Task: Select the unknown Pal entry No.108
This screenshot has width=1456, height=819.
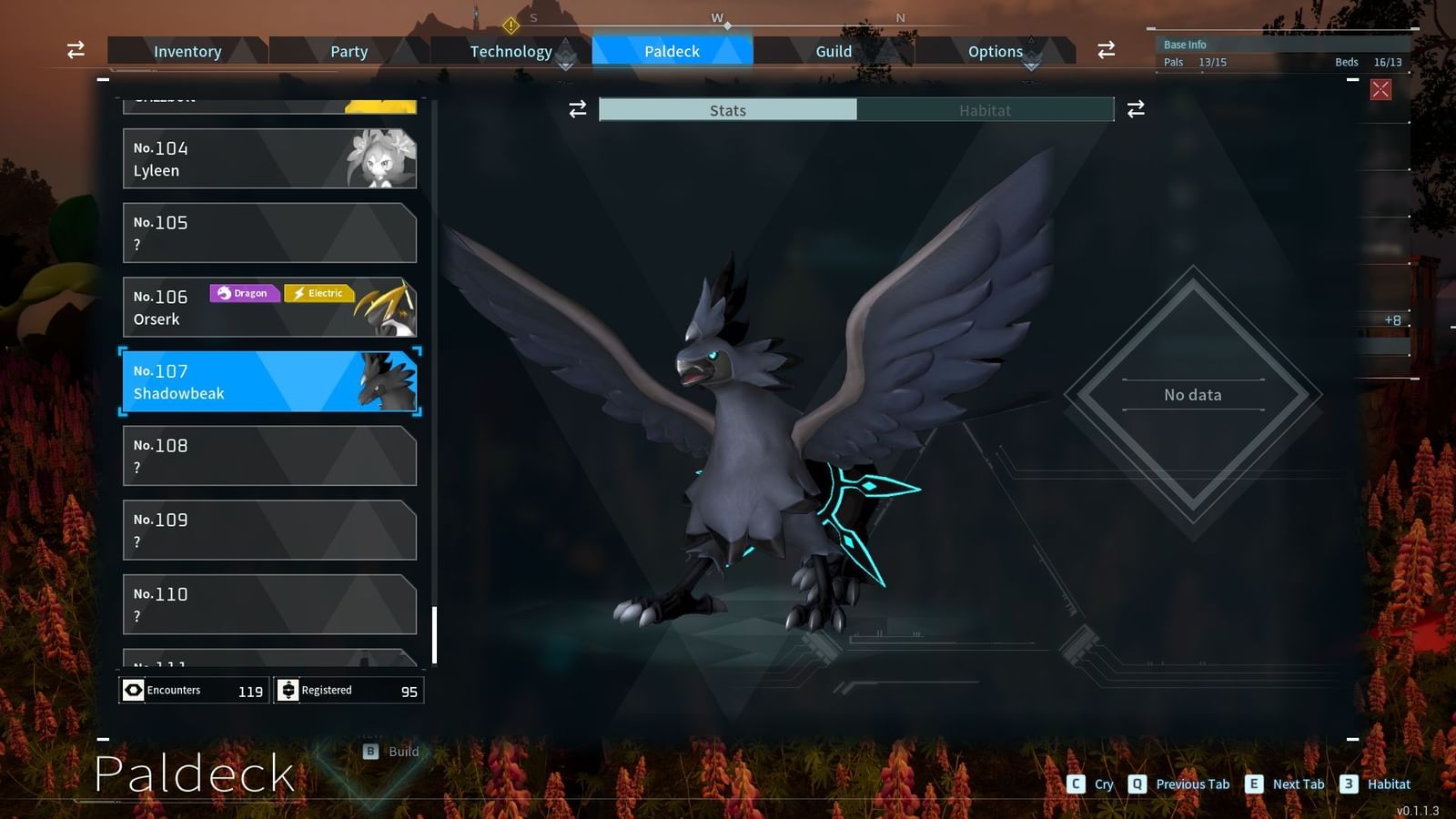Action: pyautogui.click(x=269, y=456)
